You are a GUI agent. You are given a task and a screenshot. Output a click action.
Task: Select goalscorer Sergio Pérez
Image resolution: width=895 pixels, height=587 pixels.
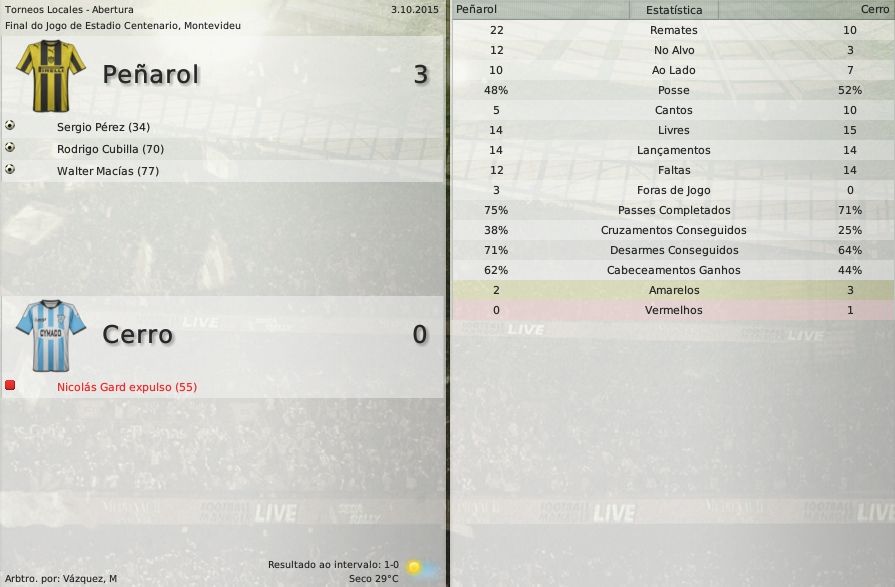103,127
